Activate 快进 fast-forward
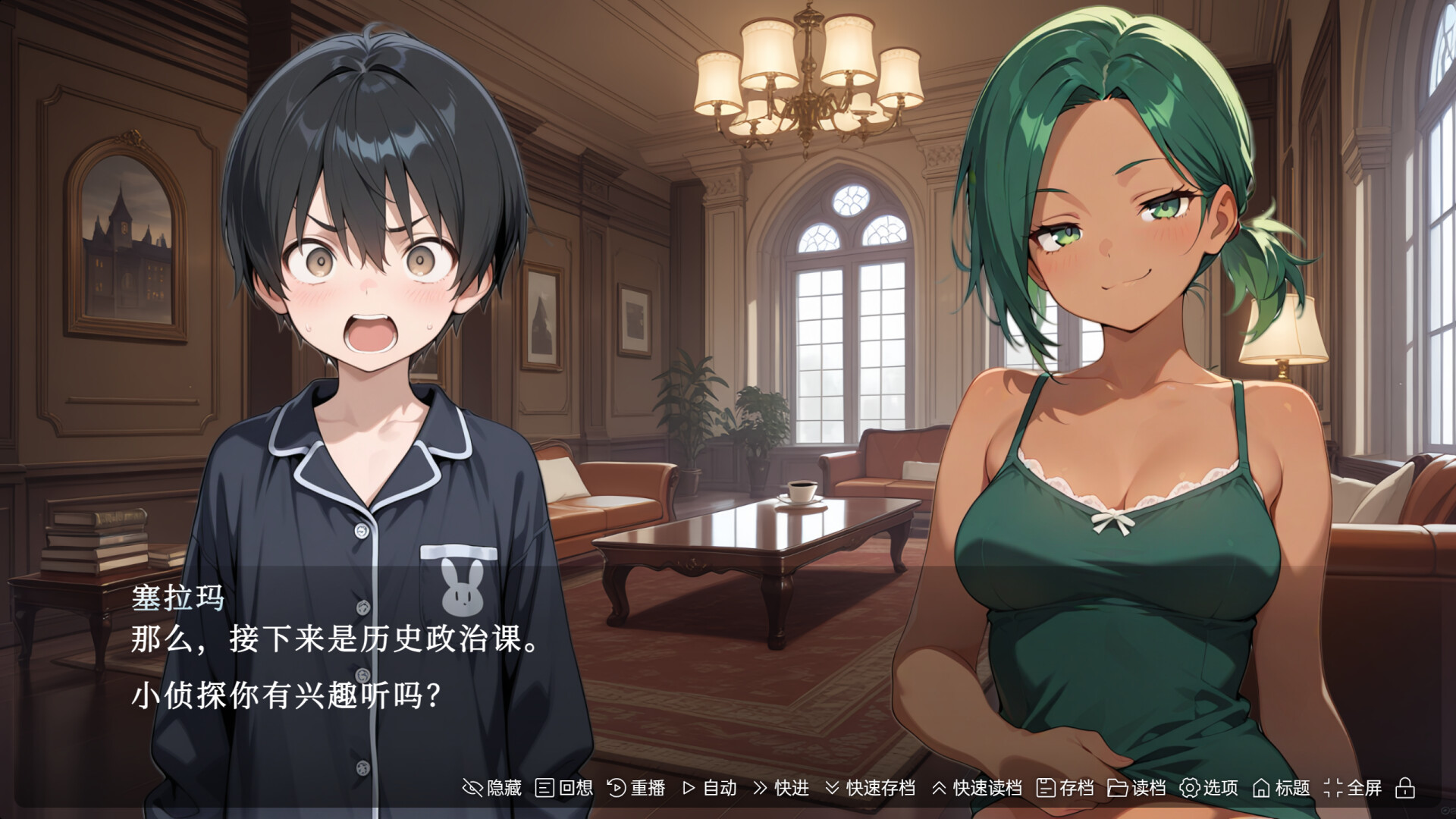Viewport: 1456px width, 819px height. pyautogui.click(x=781, y=788)
